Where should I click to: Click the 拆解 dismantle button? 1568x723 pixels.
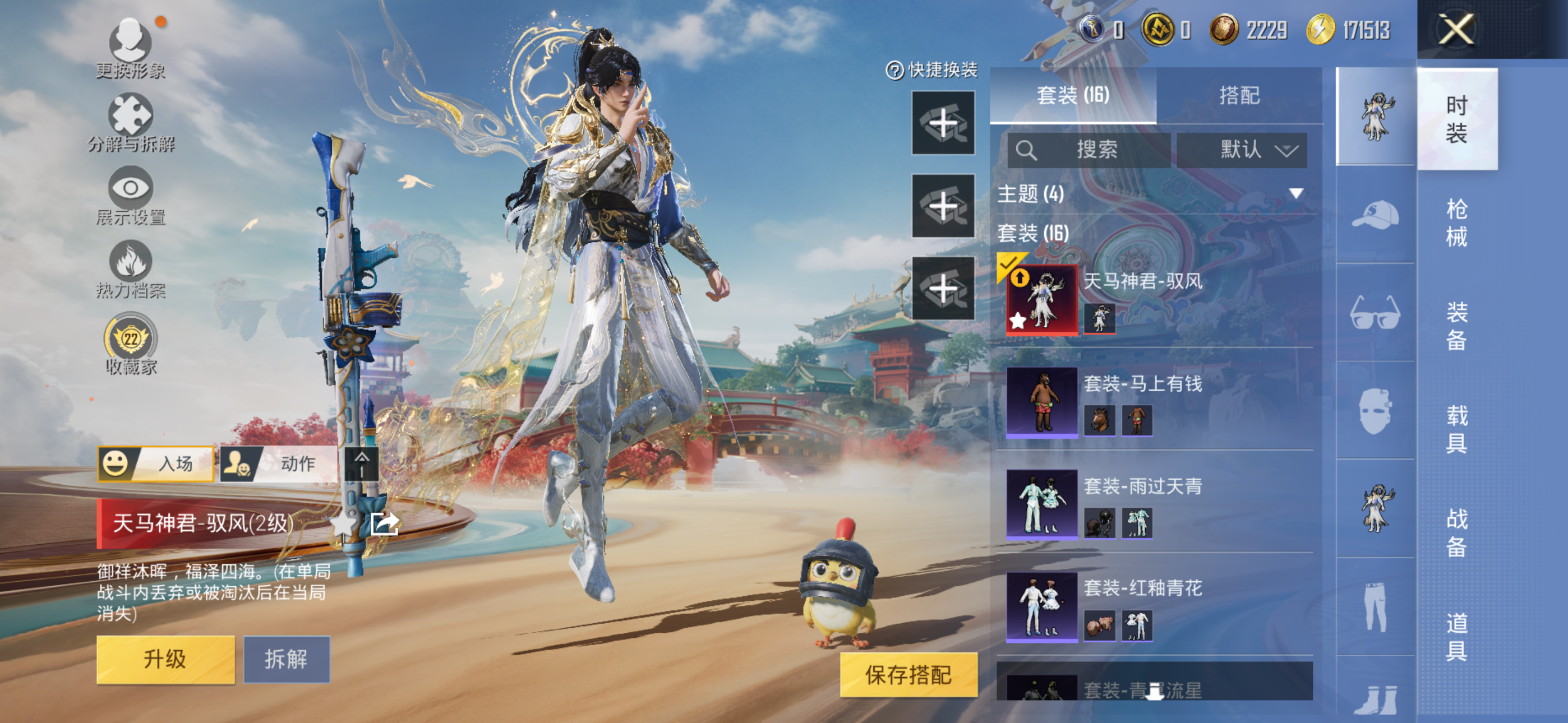pyautogui.click(x=286, y=659)
